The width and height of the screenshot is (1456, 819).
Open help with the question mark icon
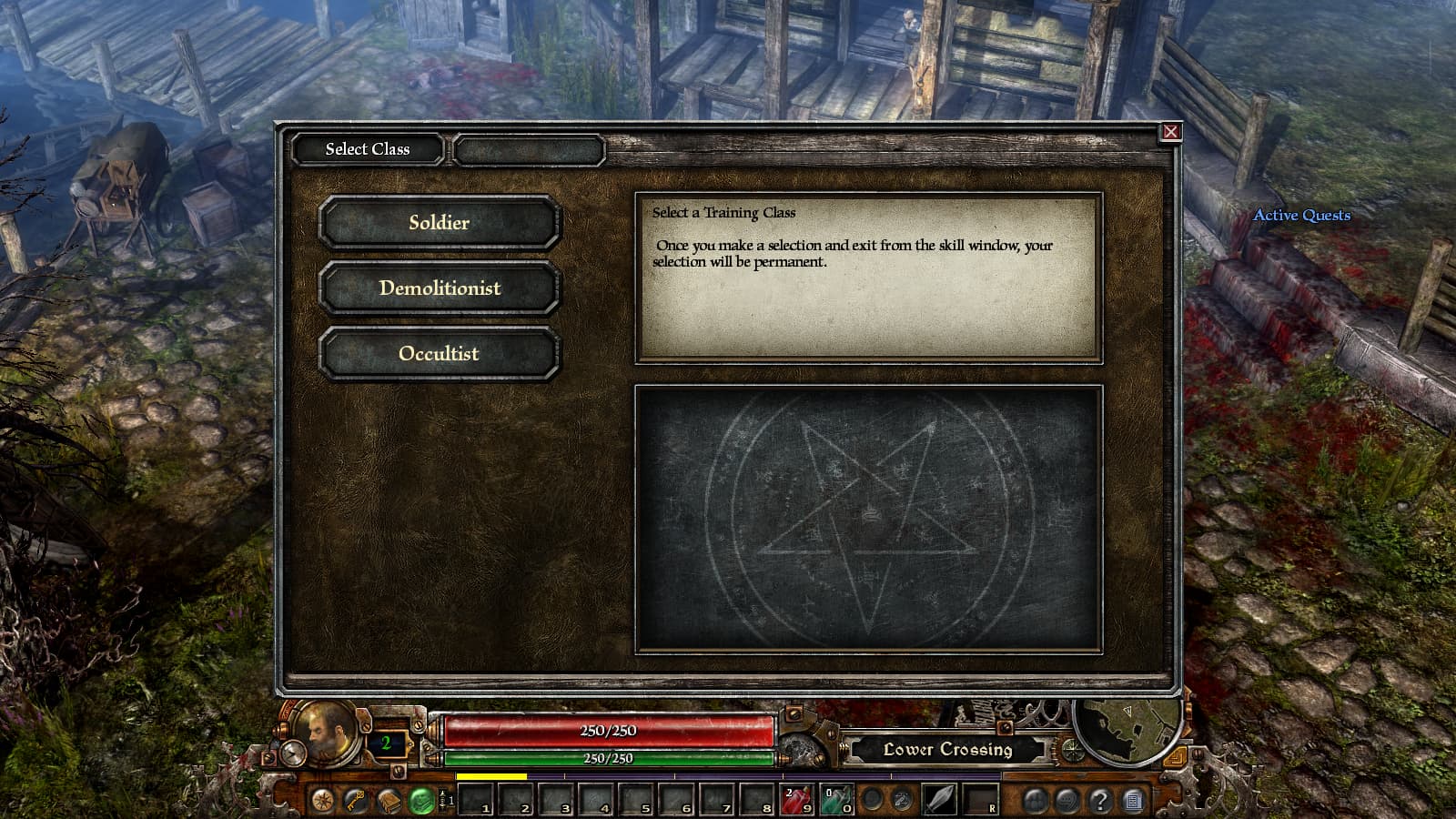pos(1100,801)
